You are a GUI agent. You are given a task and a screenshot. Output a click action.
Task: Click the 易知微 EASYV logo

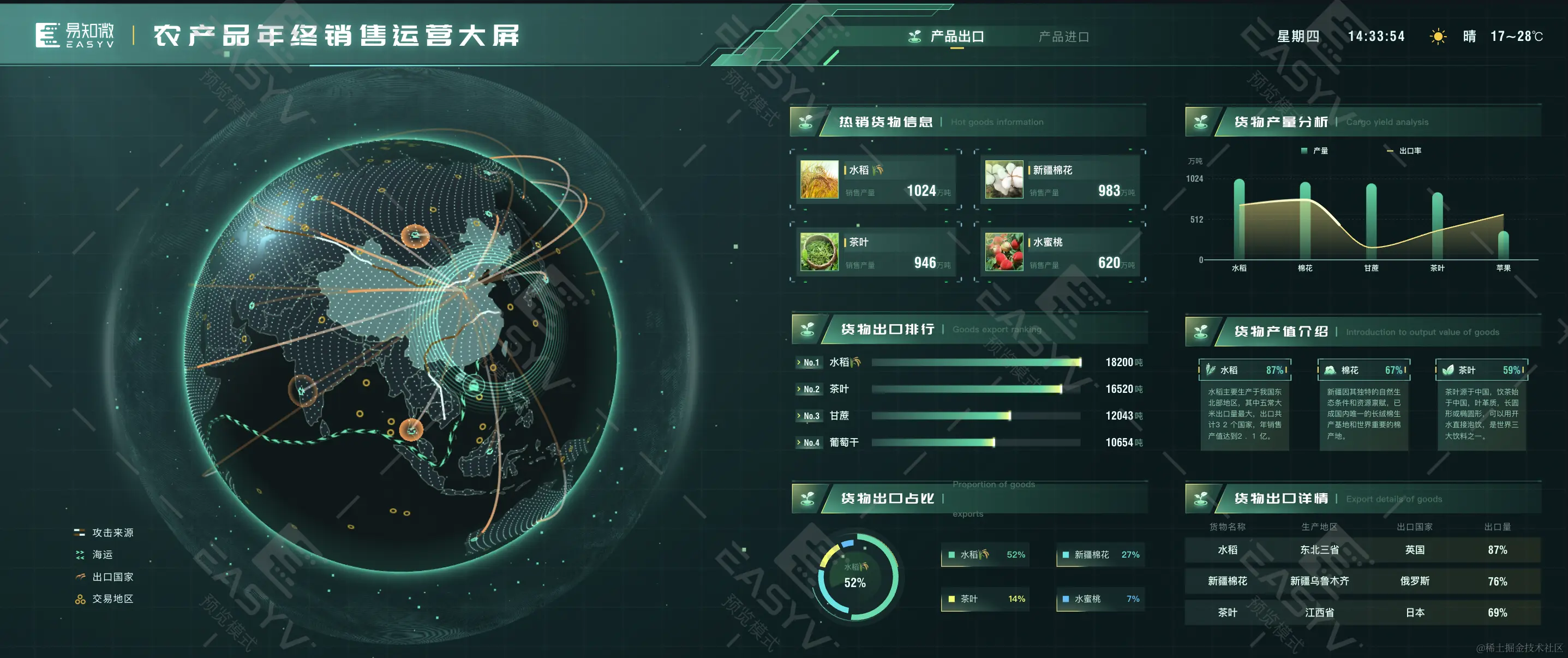(x=75, y=35)
